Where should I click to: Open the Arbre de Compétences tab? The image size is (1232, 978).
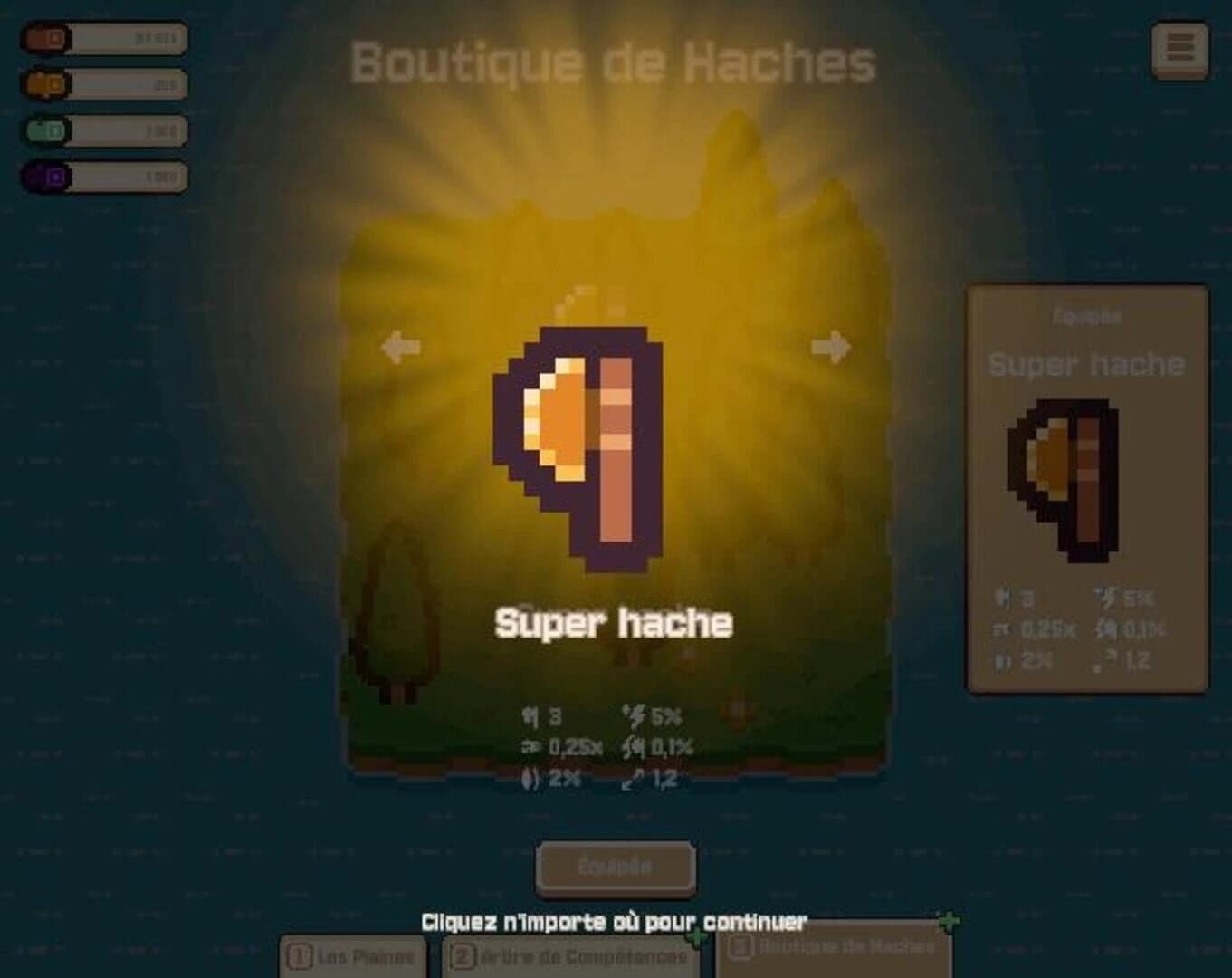point(570,954)
